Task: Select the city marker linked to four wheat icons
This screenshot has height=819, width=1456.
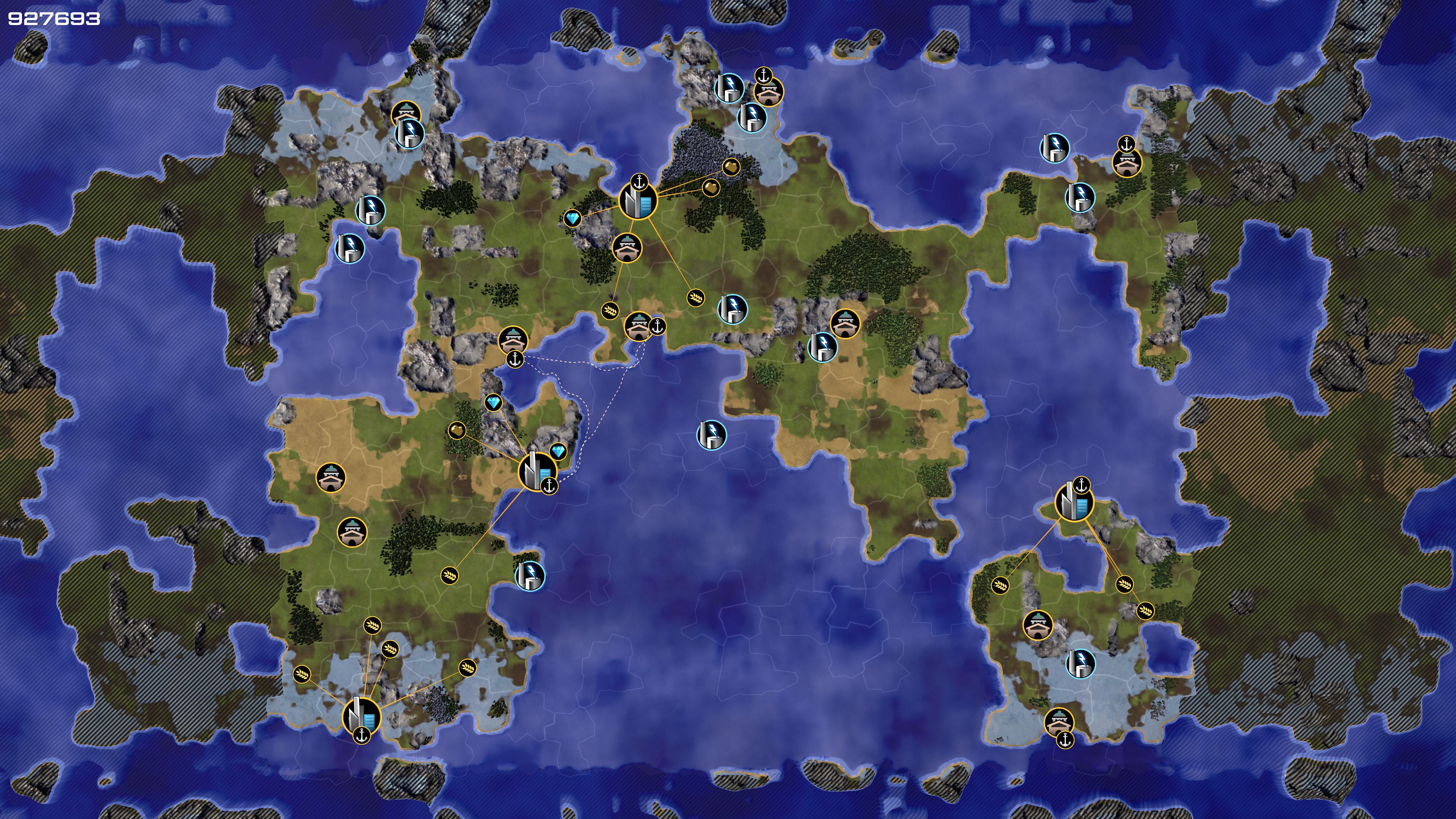Action: point(362,715)
